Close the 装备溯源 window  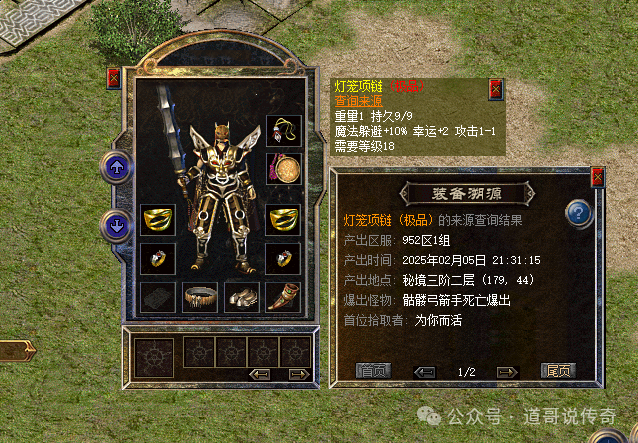tap(597, 178)
